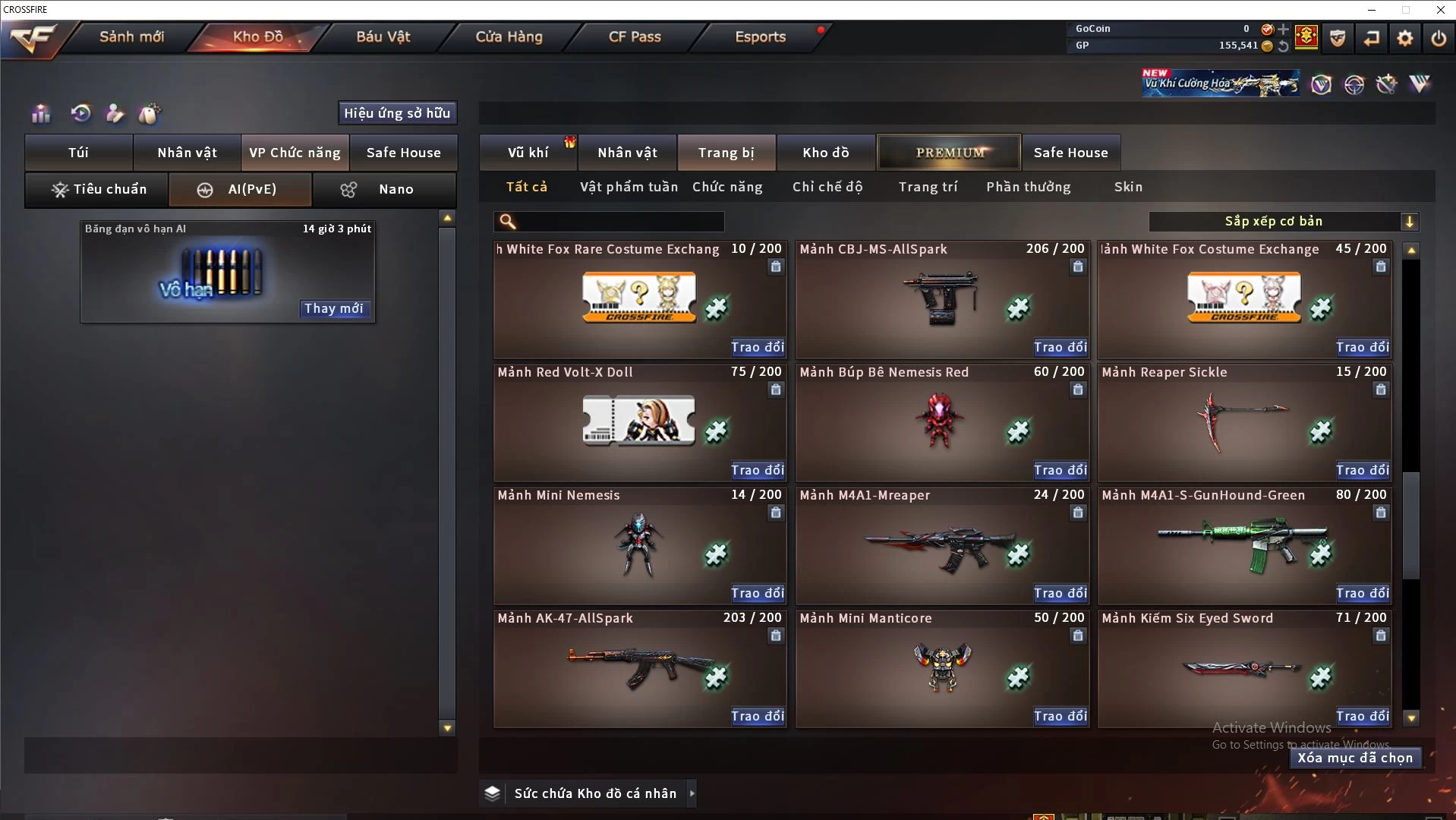Renew the infinite AI ammo with Thay mới
This screenshot has width=1456, height=820.
click(x=334, y=308)
